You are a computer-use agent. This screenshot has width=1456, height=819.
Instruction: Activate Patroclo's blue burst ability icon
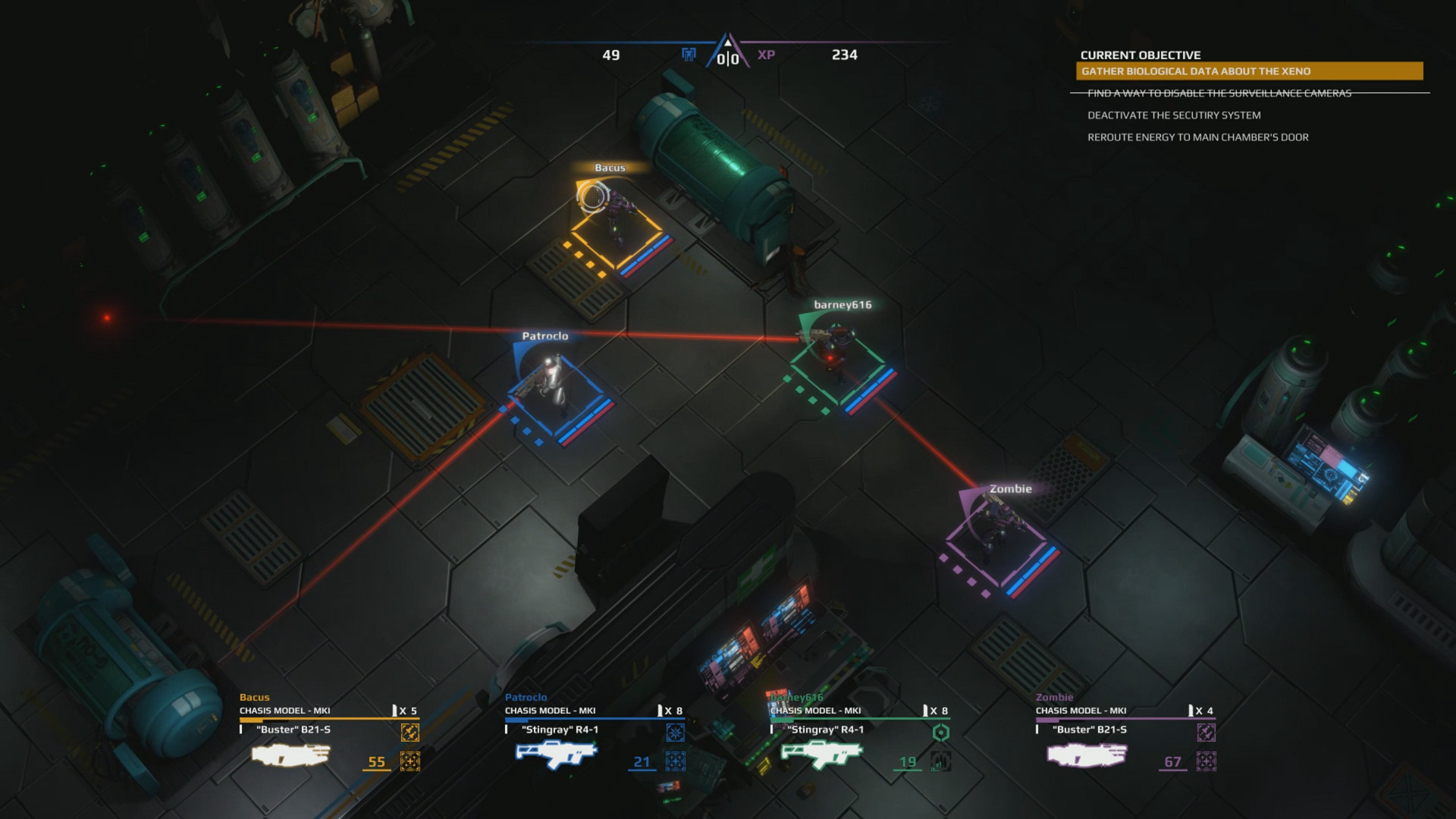675,733
